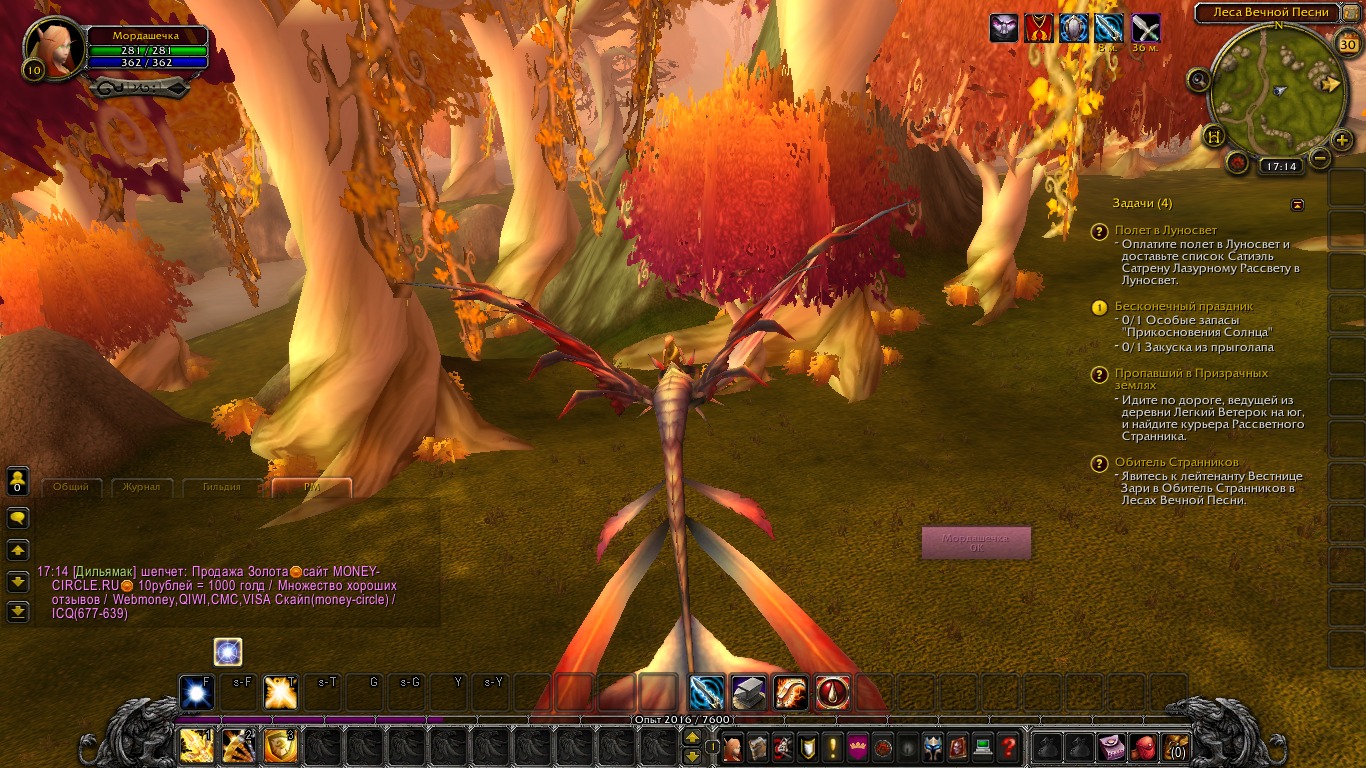
Task: Collapse the Задачи objectives tracker
Action: (x=1298, y=204)
